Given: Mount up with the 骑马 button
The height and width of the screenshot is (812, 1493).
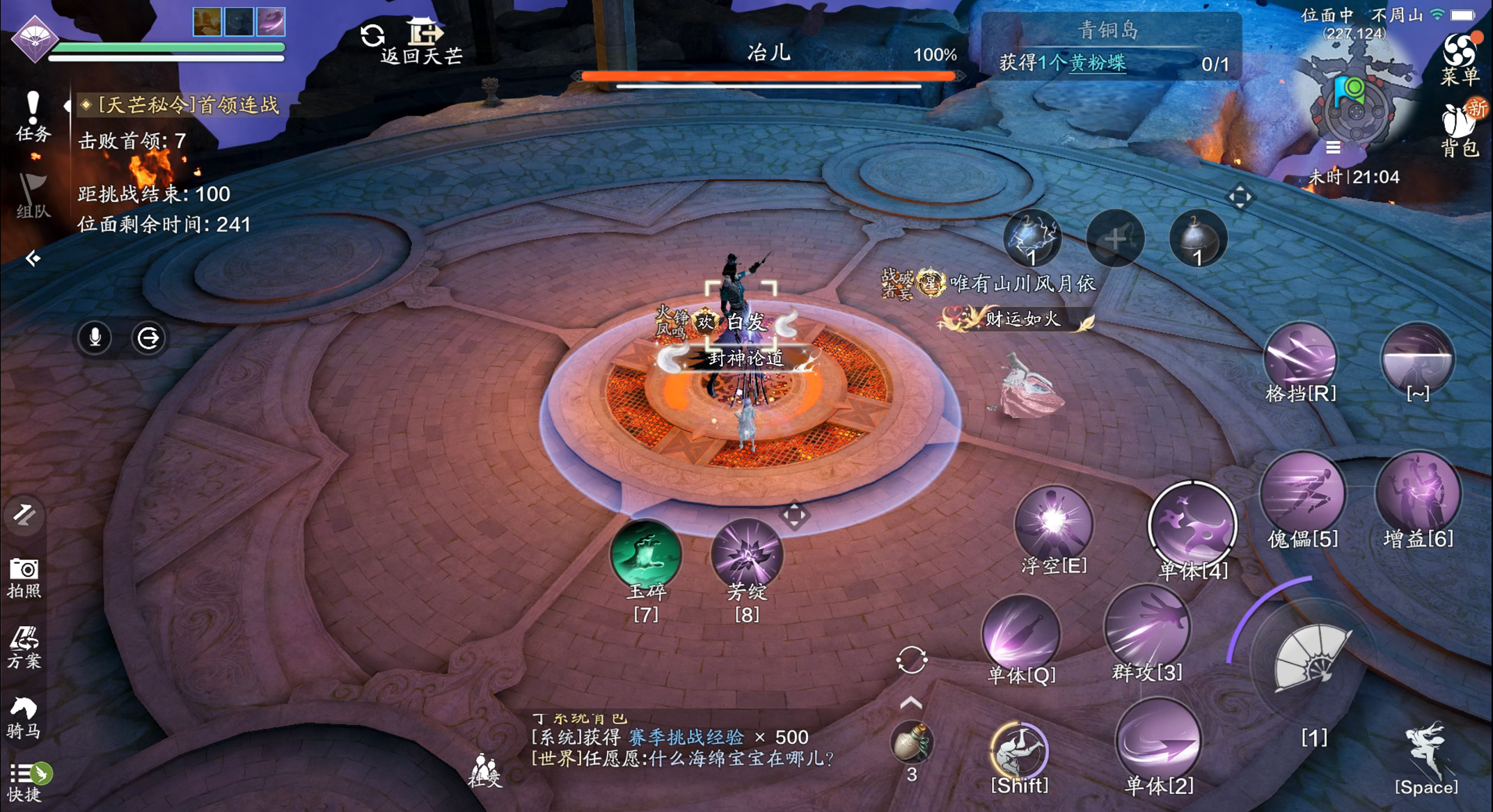Looking at the screenshot, I should [x=24, y=718].
